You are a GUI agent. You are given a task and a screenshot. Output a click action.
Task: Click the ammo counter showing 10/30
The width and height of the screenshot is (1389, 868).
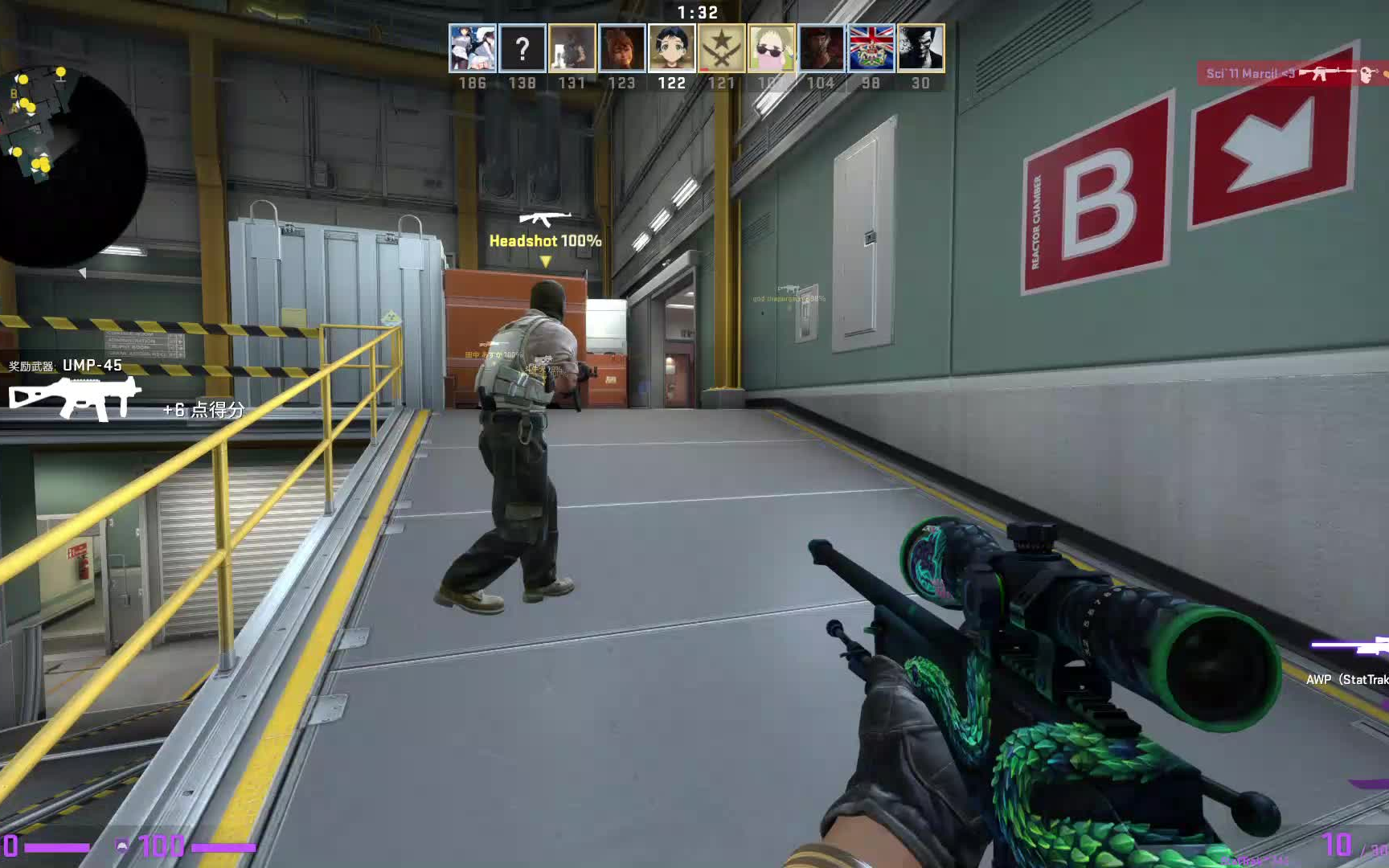[1351, 843]
